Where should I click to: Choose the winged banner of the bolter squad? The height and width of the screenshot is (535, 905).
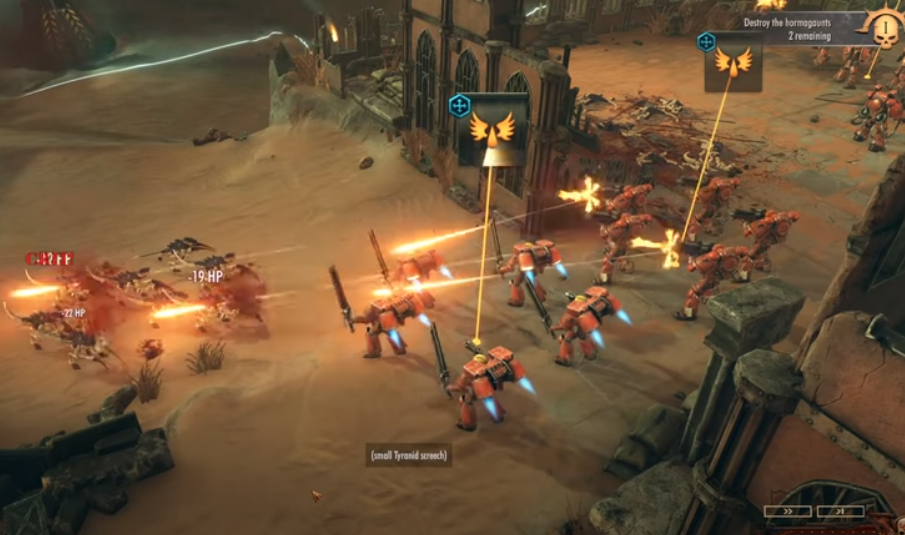coord(733,61)
